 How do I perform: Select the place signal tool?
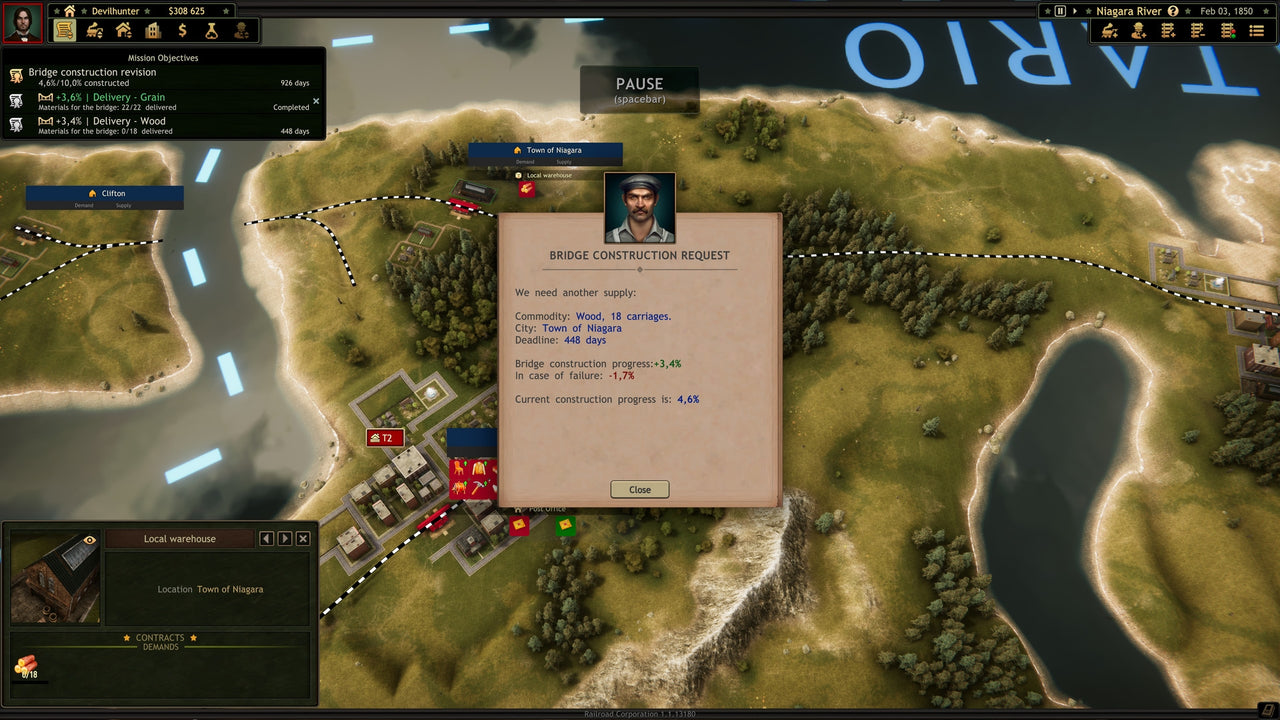tap(1227, 30)
